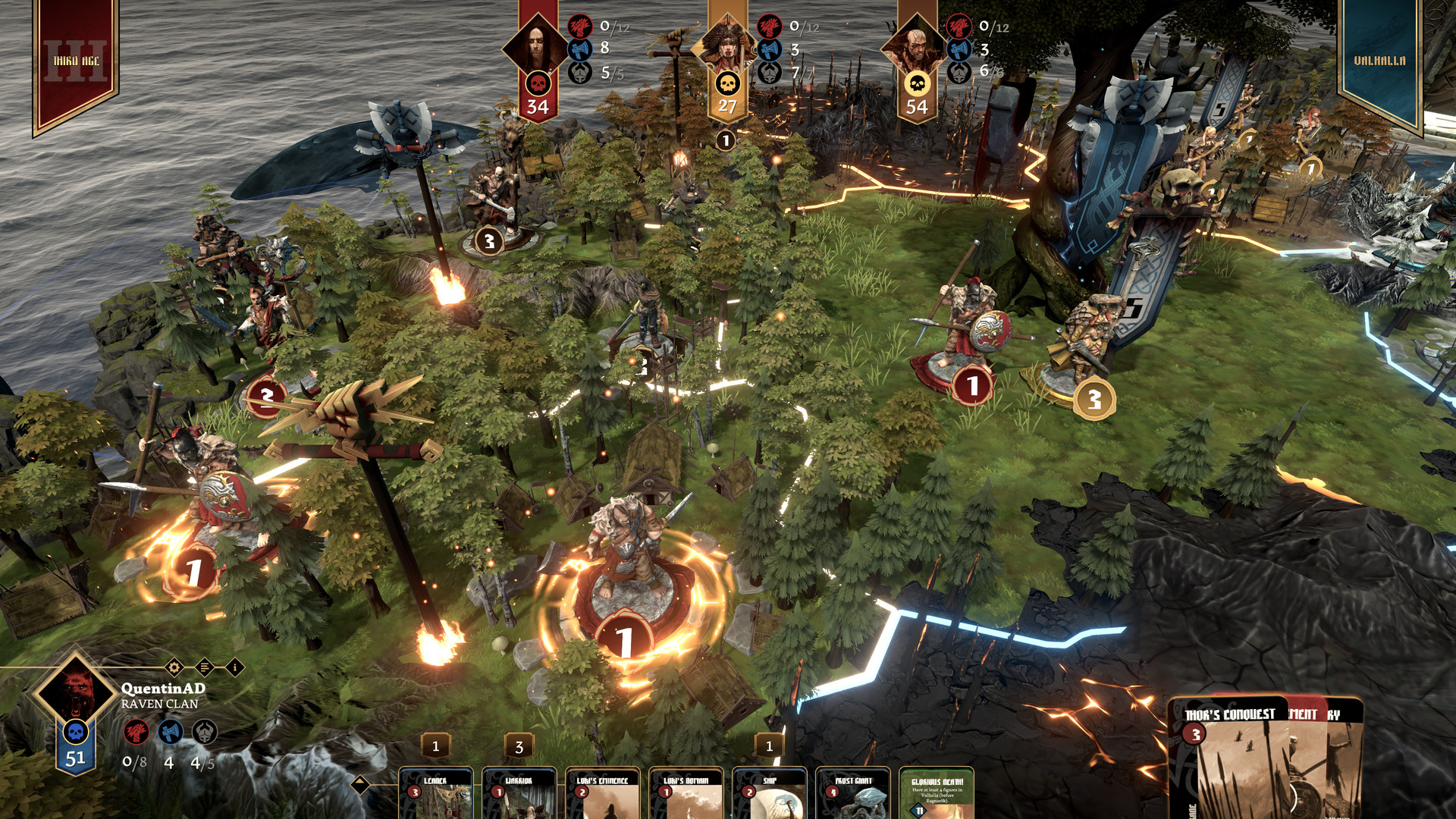Inspect the opponent portrait with 27 glory
This screenshot has width=1456, height=819.
(x=726, y=47)
